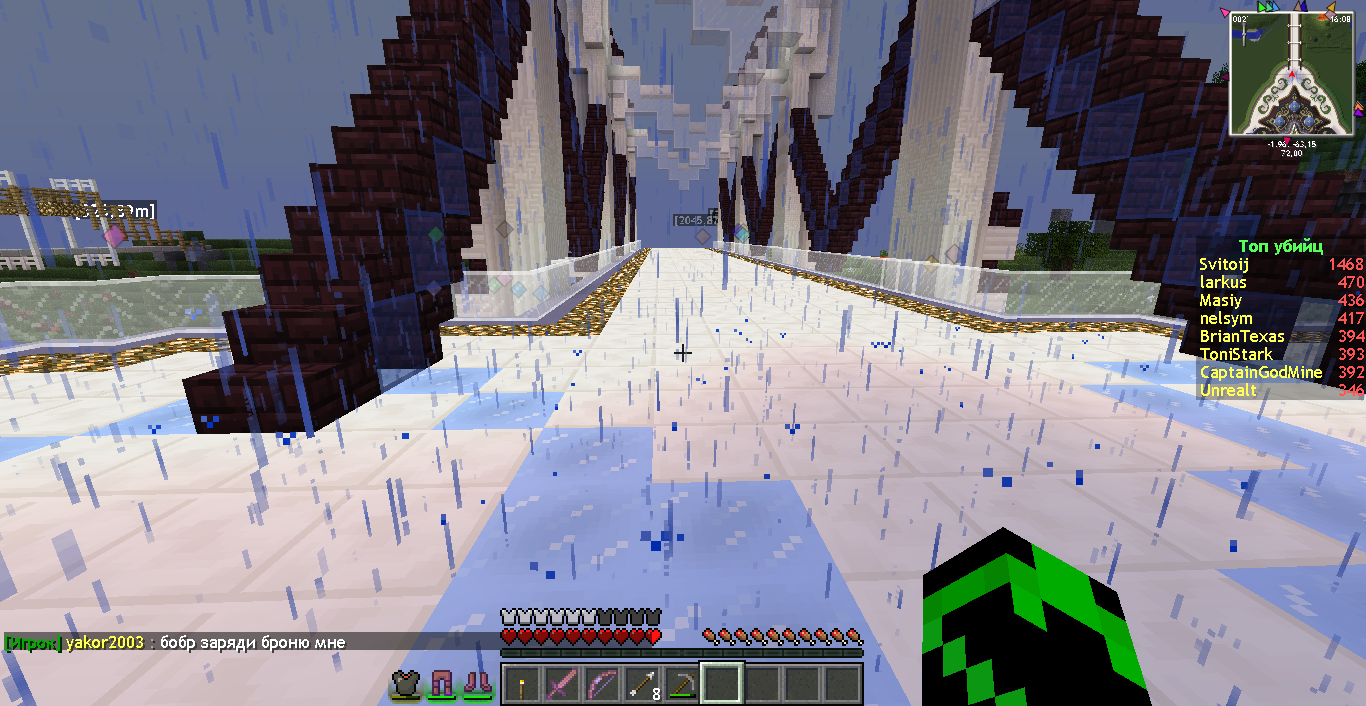Select the torch hotbar slot
The width and height of the screenshot is (1366, 706).
[x=521, y=685]
